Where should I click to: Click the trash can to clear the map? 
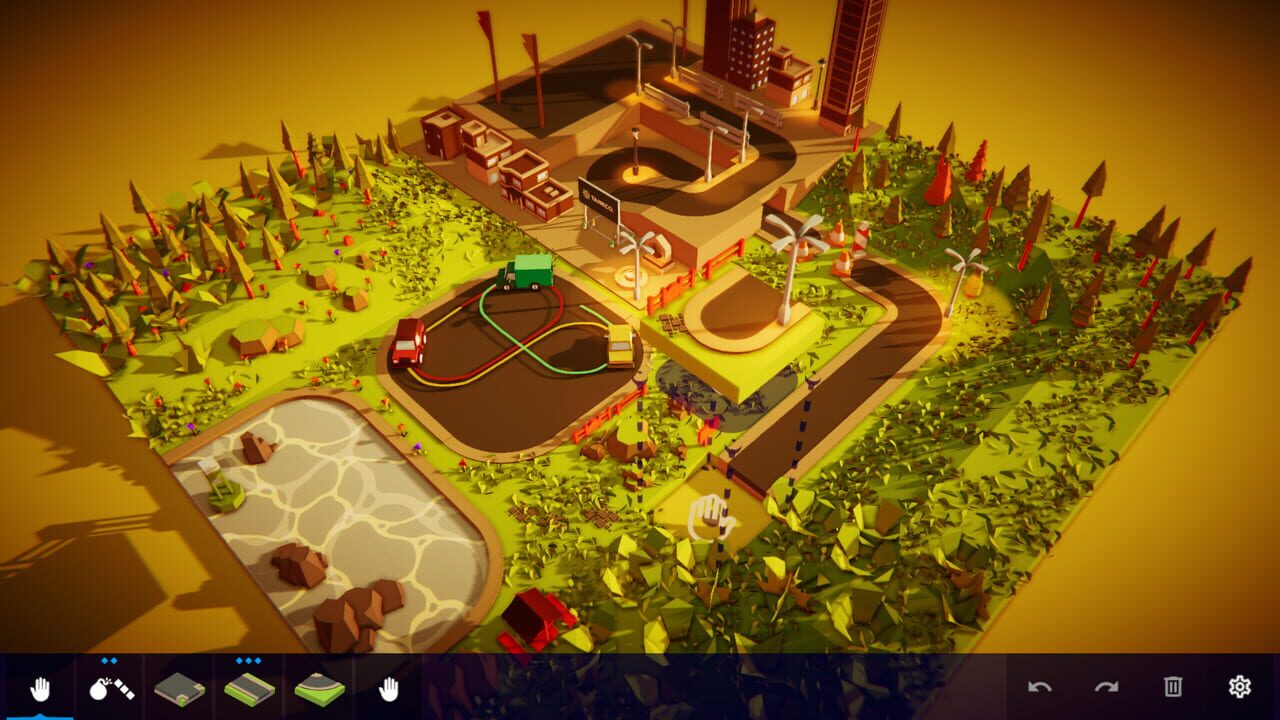pos(1171,688)
